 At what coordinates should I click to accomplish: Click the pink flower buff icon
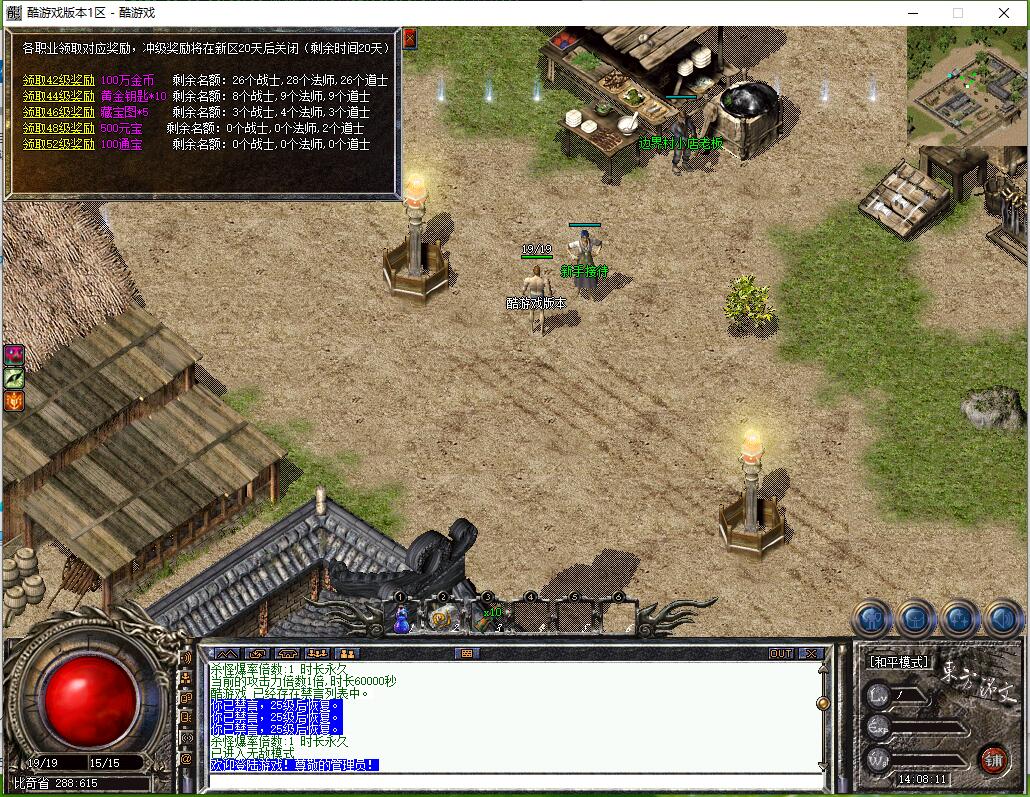[x=14, y=354]
